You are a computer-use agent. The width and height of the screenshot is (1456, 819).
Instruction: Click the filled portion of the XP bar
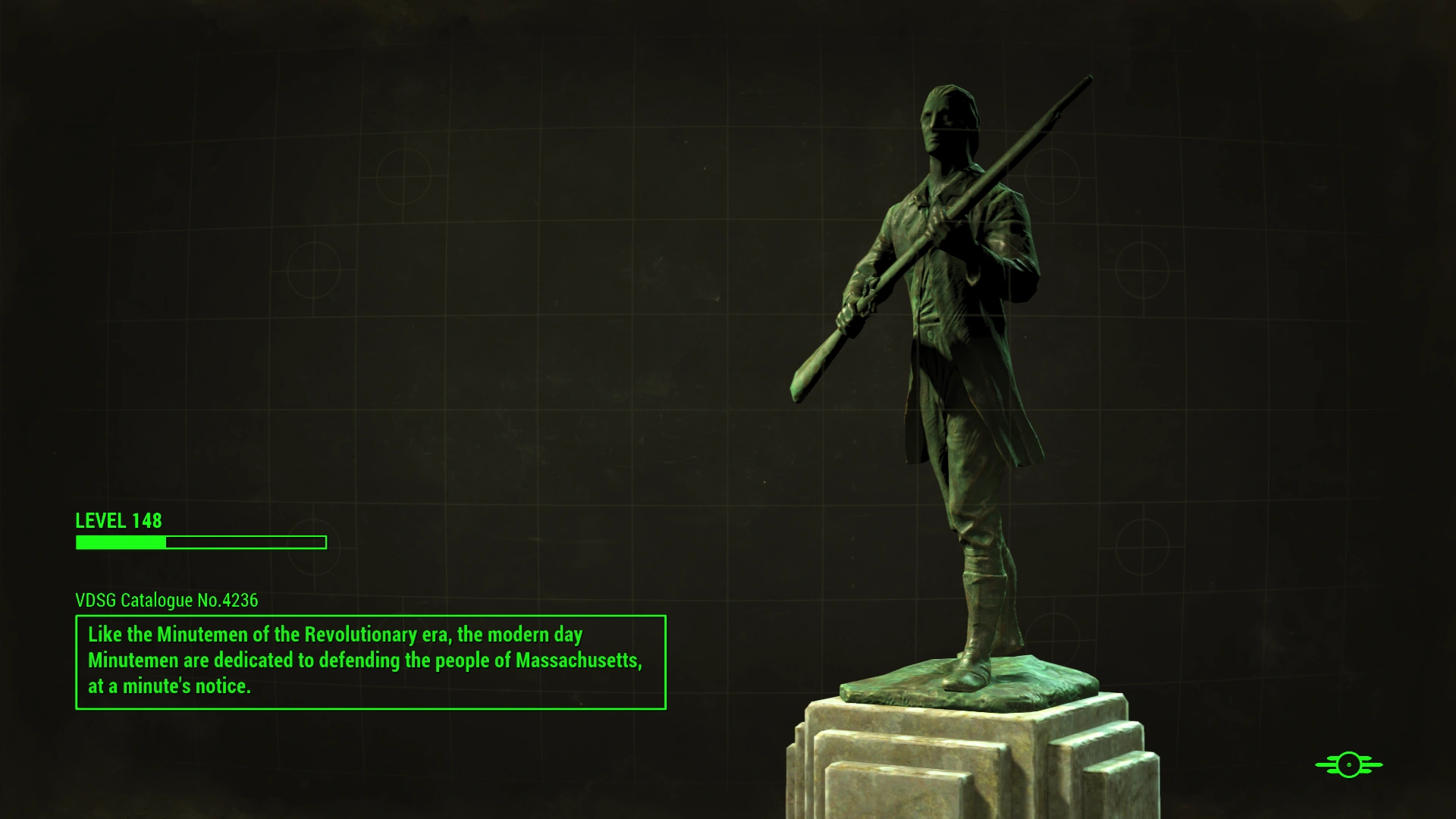point(118,542)
